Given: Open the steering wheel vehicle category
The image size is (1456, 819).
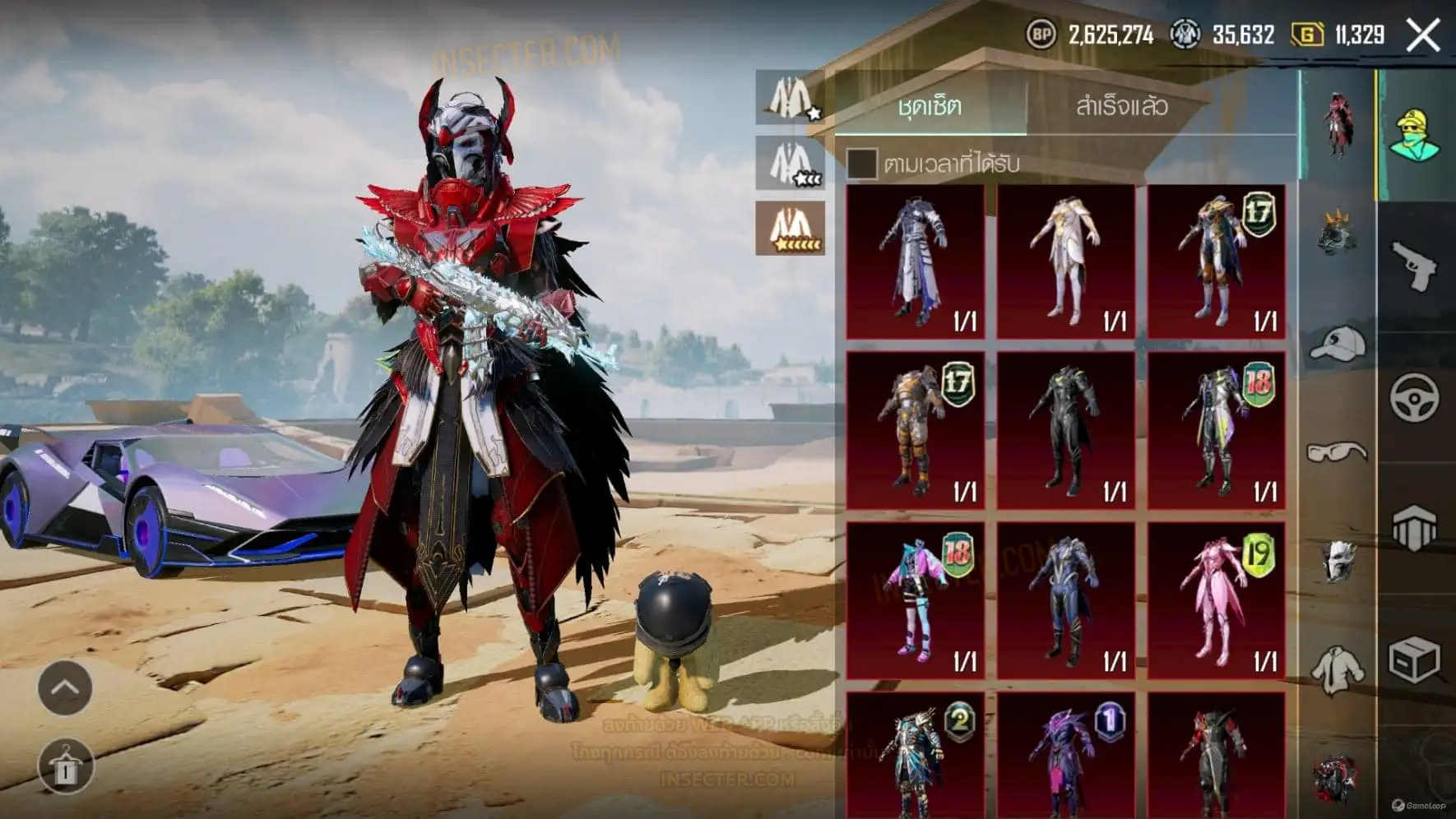Looking at the screenshot, I should coord(1414,398).
